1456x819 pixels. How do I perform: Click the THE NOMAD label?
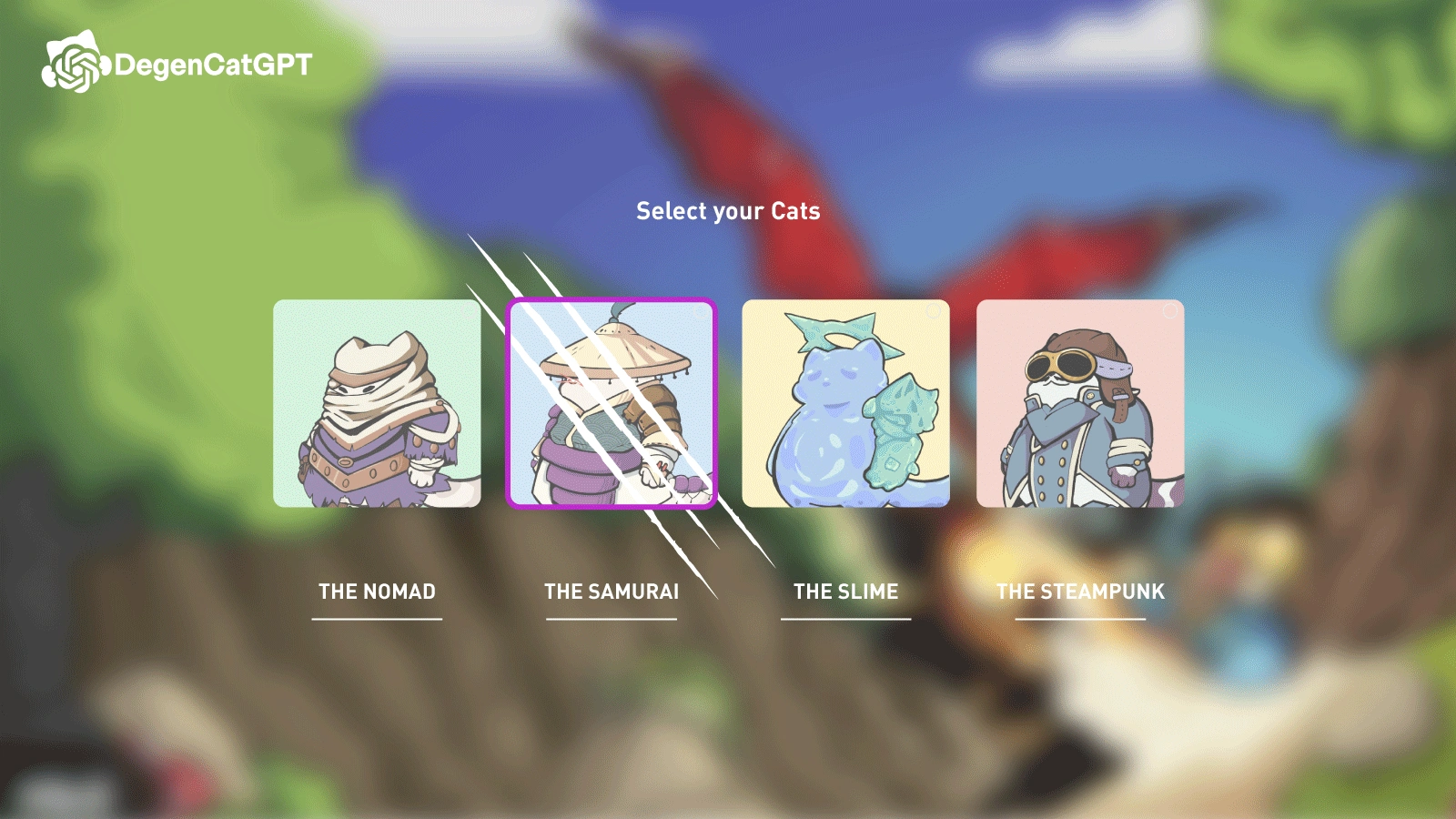click(377, 591)
